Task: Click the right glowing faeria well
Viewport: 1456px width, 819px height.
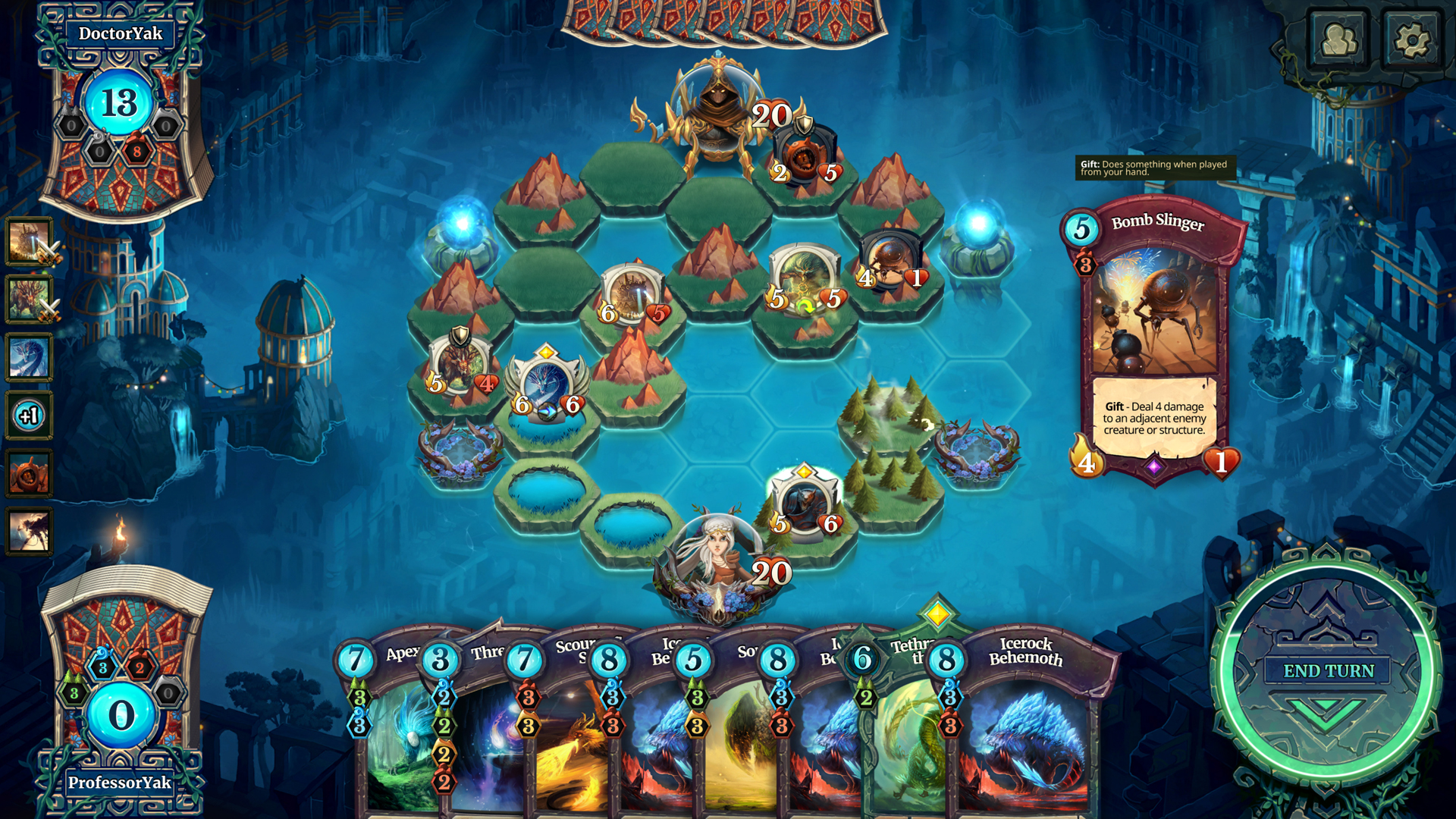Action: [x=978, y=220]
